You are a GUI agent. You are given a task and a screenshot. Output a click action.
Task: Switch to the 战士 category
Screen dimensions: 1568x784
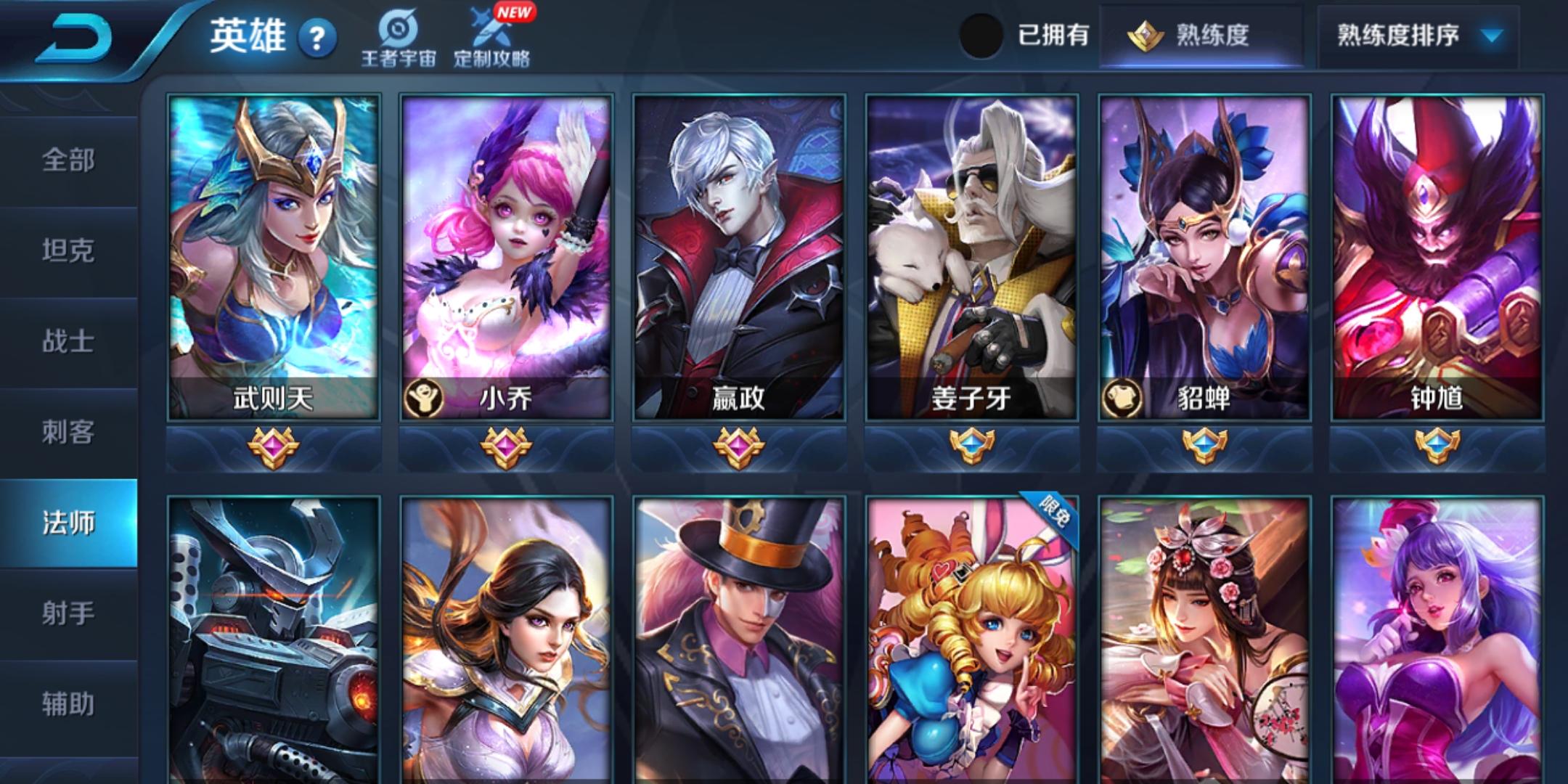(x=68, y=342)
